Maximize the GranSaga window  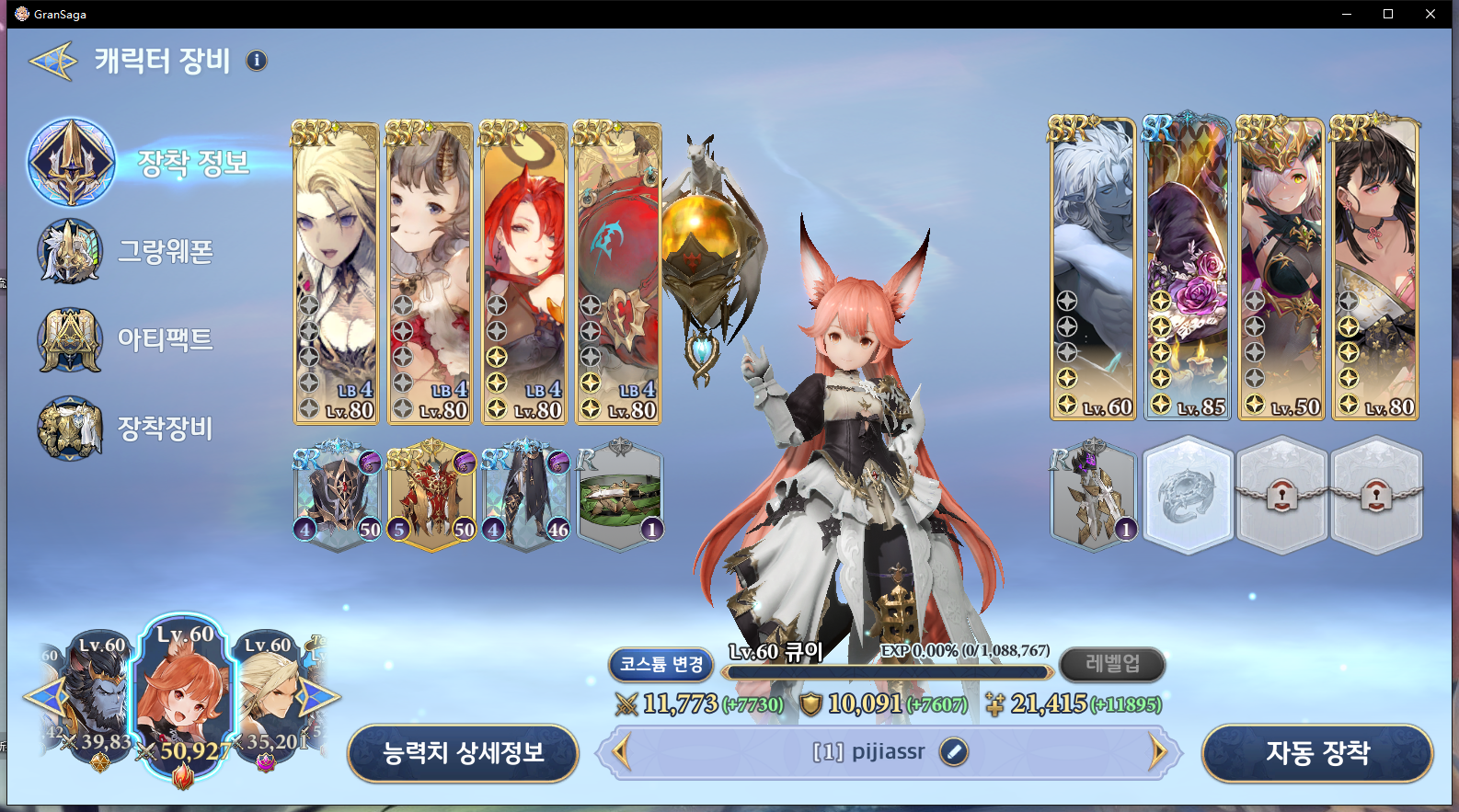tap(1388, 14)
